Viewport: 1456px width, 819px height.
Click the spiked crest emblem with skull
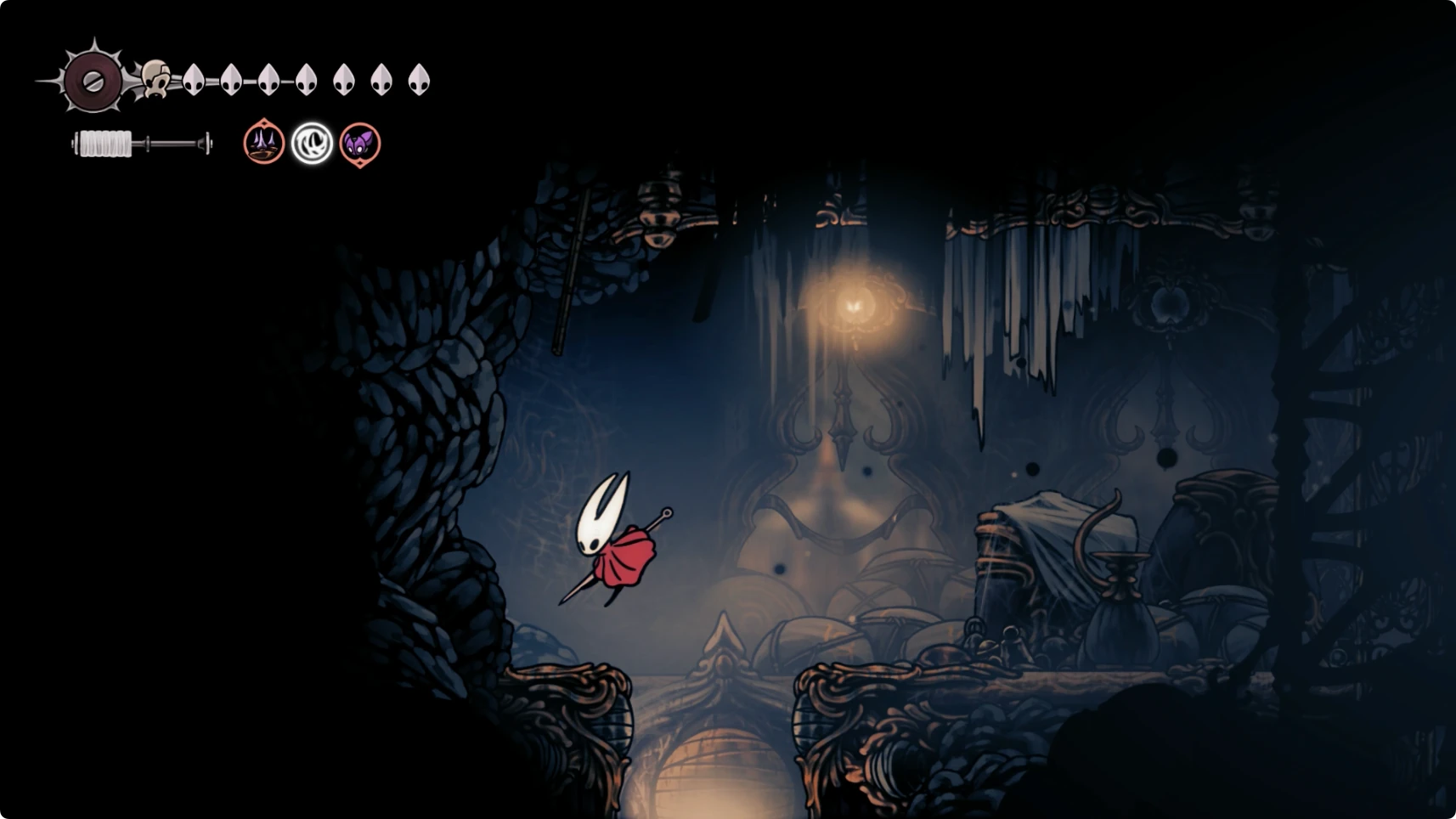[95, 81]
